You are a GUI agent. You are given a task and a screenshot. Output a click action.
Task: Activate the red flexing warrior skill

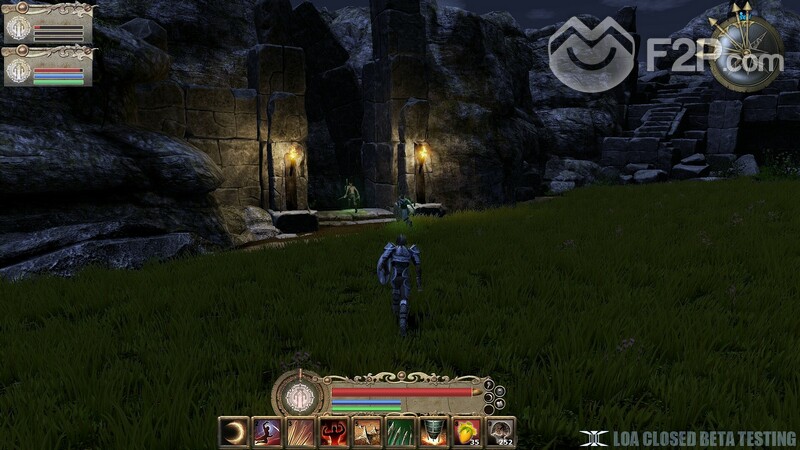[x=334, y=432]
